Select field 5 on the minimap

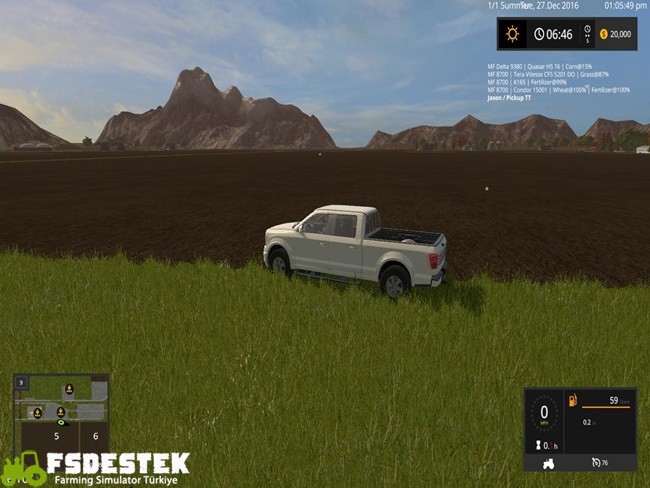56,436
